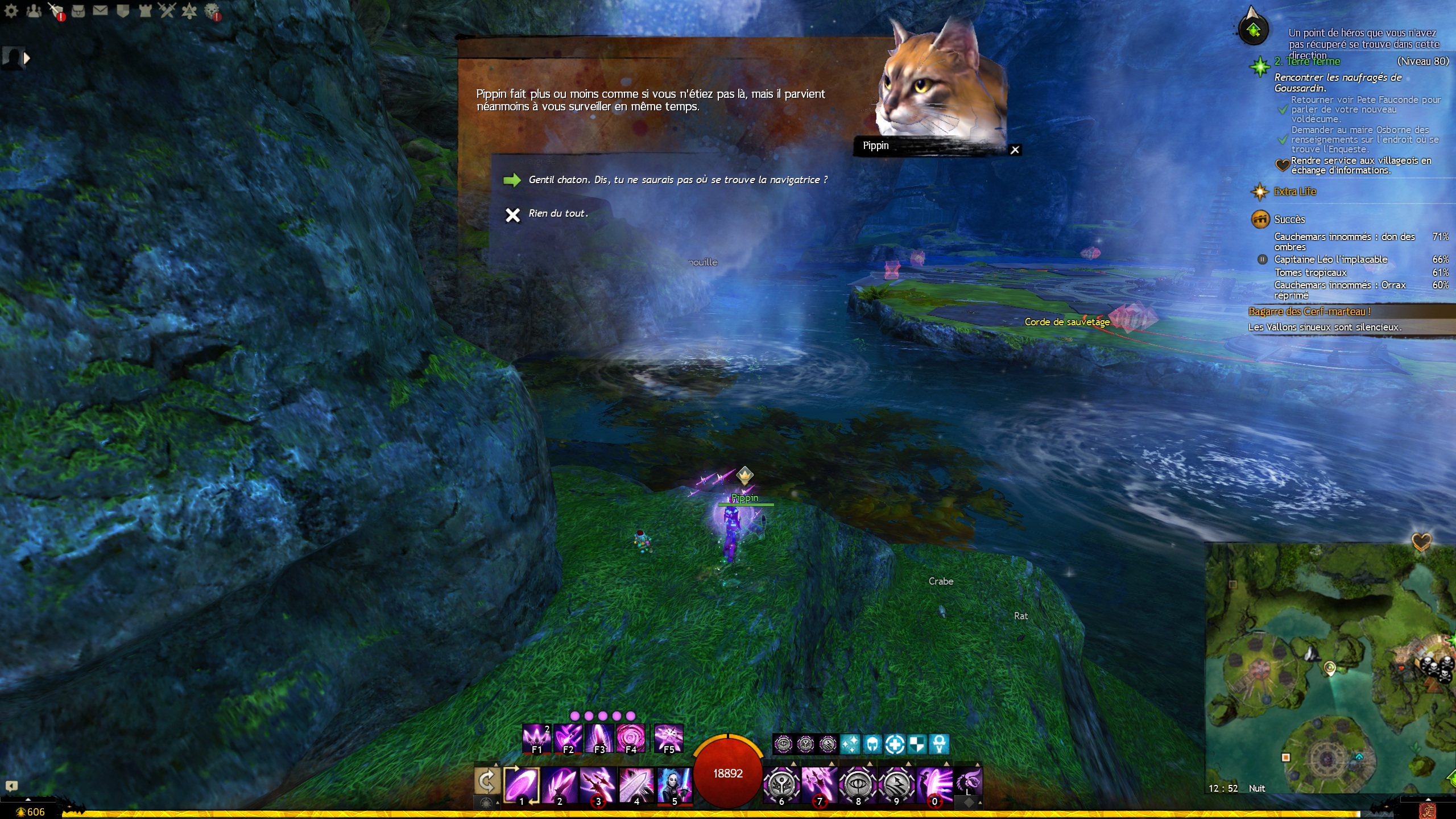The width and height of the screenshot is (1456, 819).
Task: Expand the party portrait arrow
Action: (x=26, y=58)
